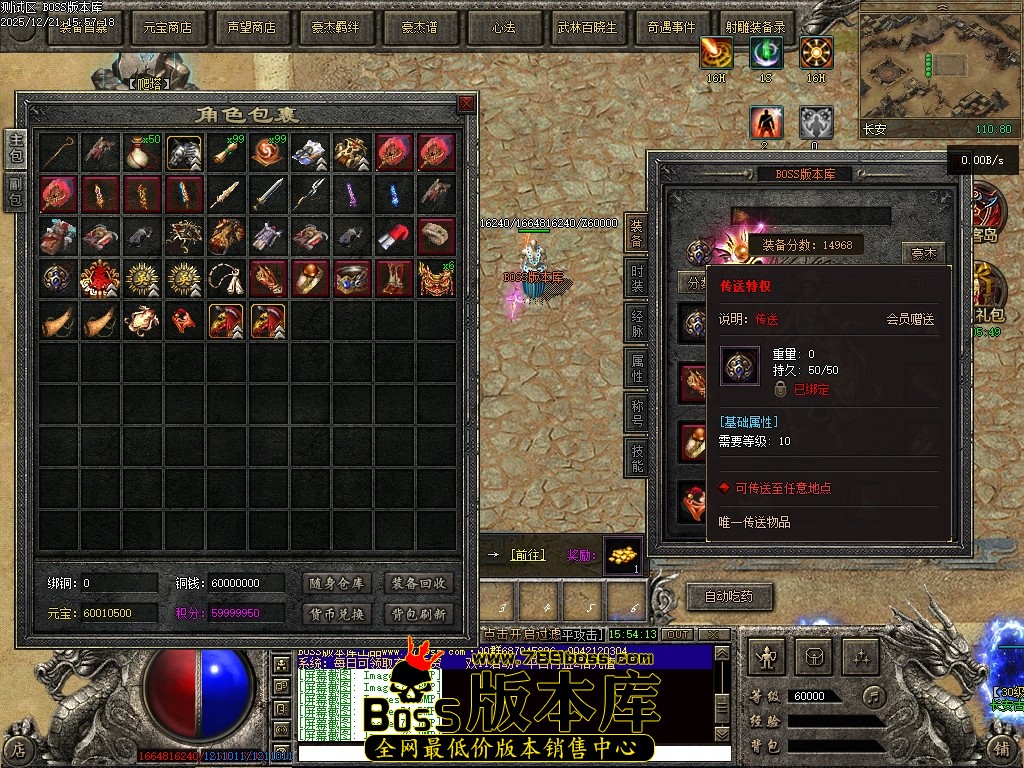Open the 声望商店 reputation shop
Image resolution: width=1024 pixels, height=768 pixels.
tap(252, 28)
